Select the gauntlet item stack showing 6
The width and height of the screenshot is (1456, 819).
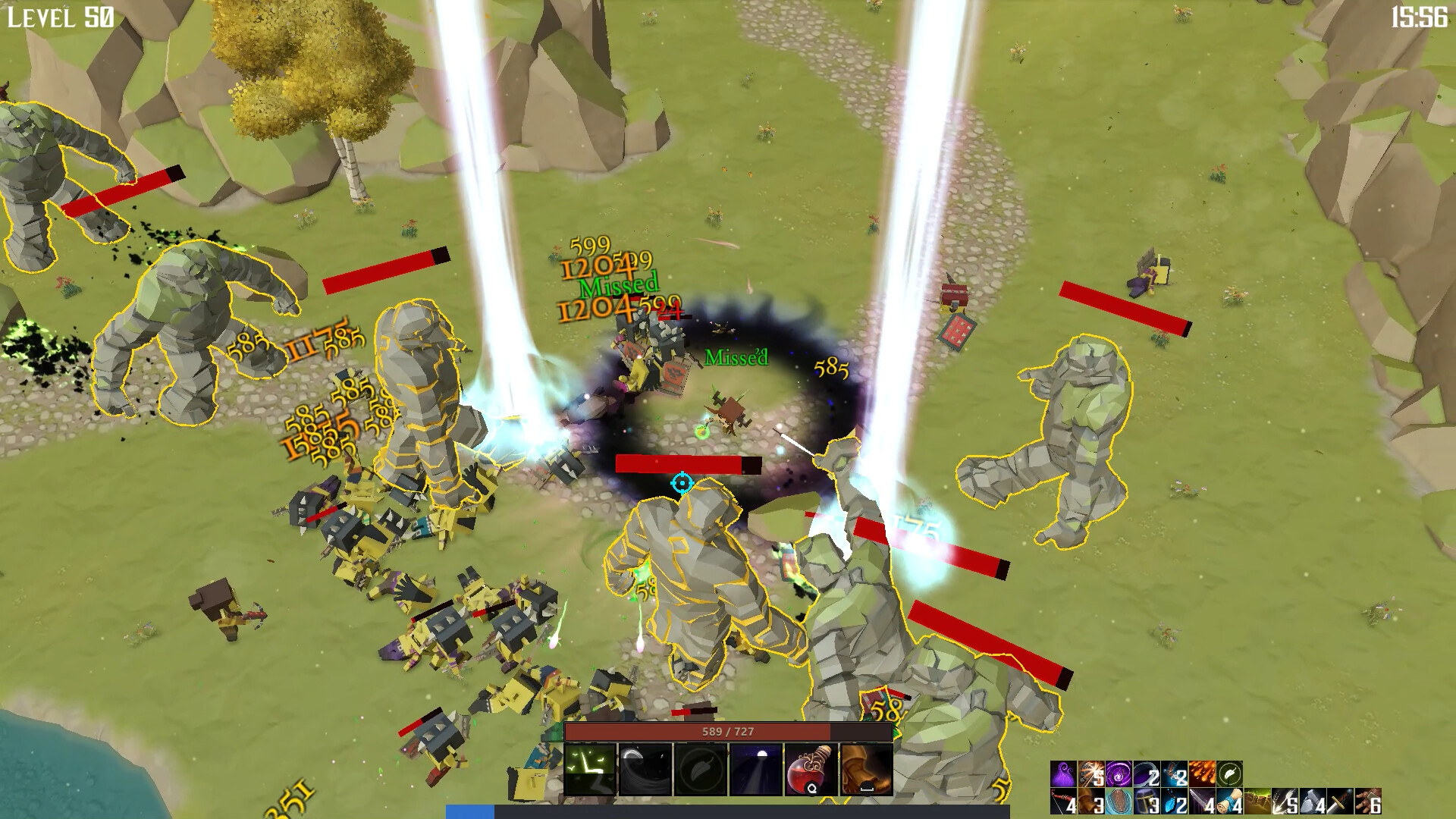click(x=1367, y=804)
